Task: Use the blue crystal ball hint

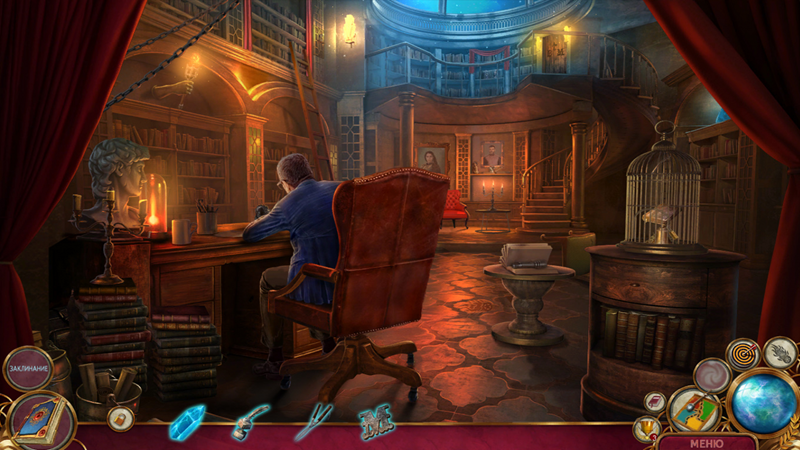Action: pos(763,404)
